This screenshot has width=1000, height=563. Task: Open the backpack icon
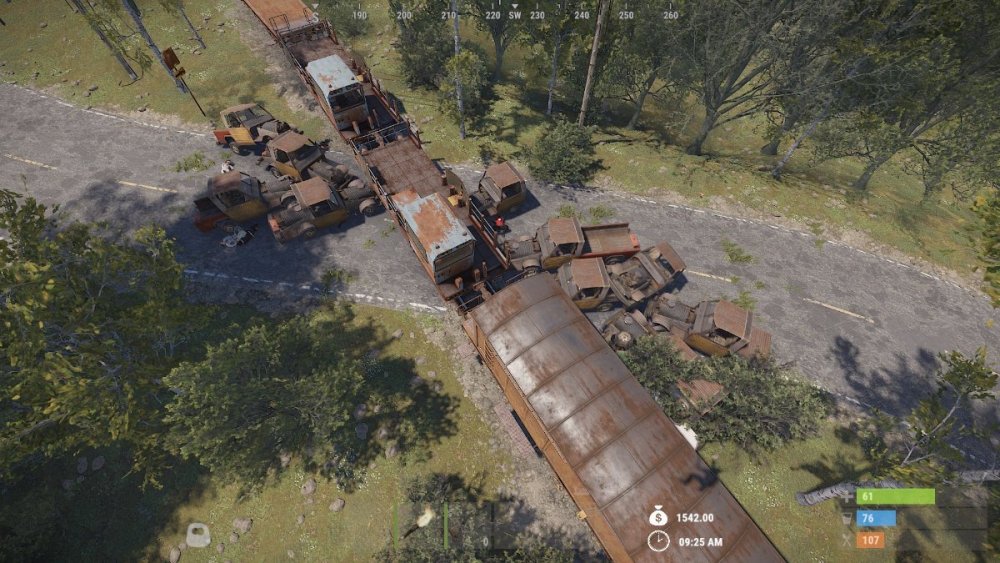[198, 535]
